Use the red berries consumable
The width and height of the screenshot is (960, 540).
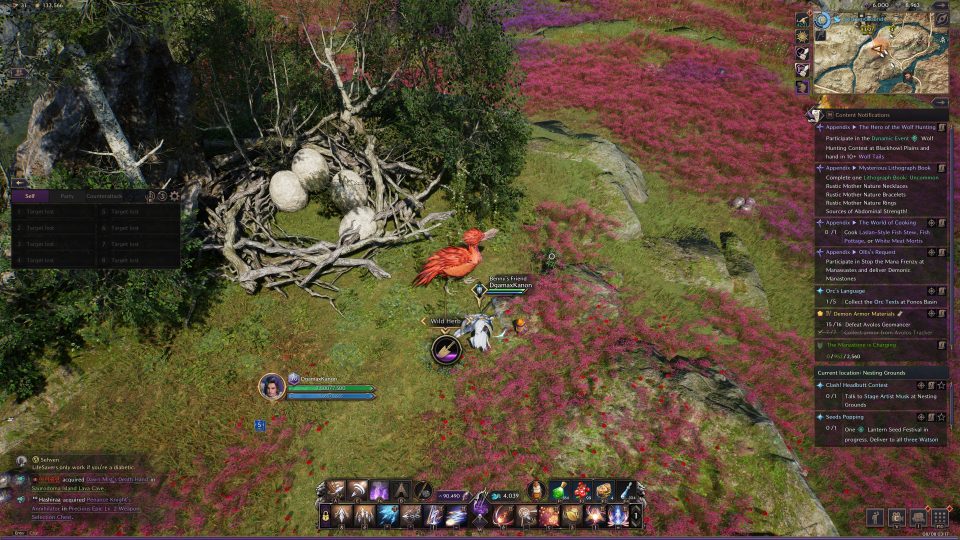[x=581, y=490]
